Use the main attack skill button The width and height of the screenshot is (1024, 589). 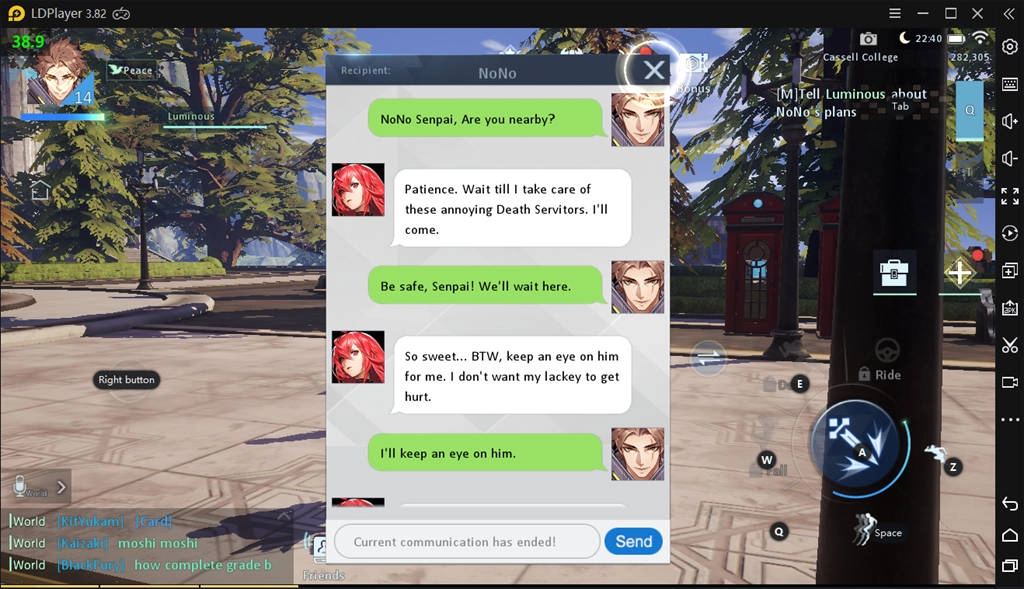[858, 439]
